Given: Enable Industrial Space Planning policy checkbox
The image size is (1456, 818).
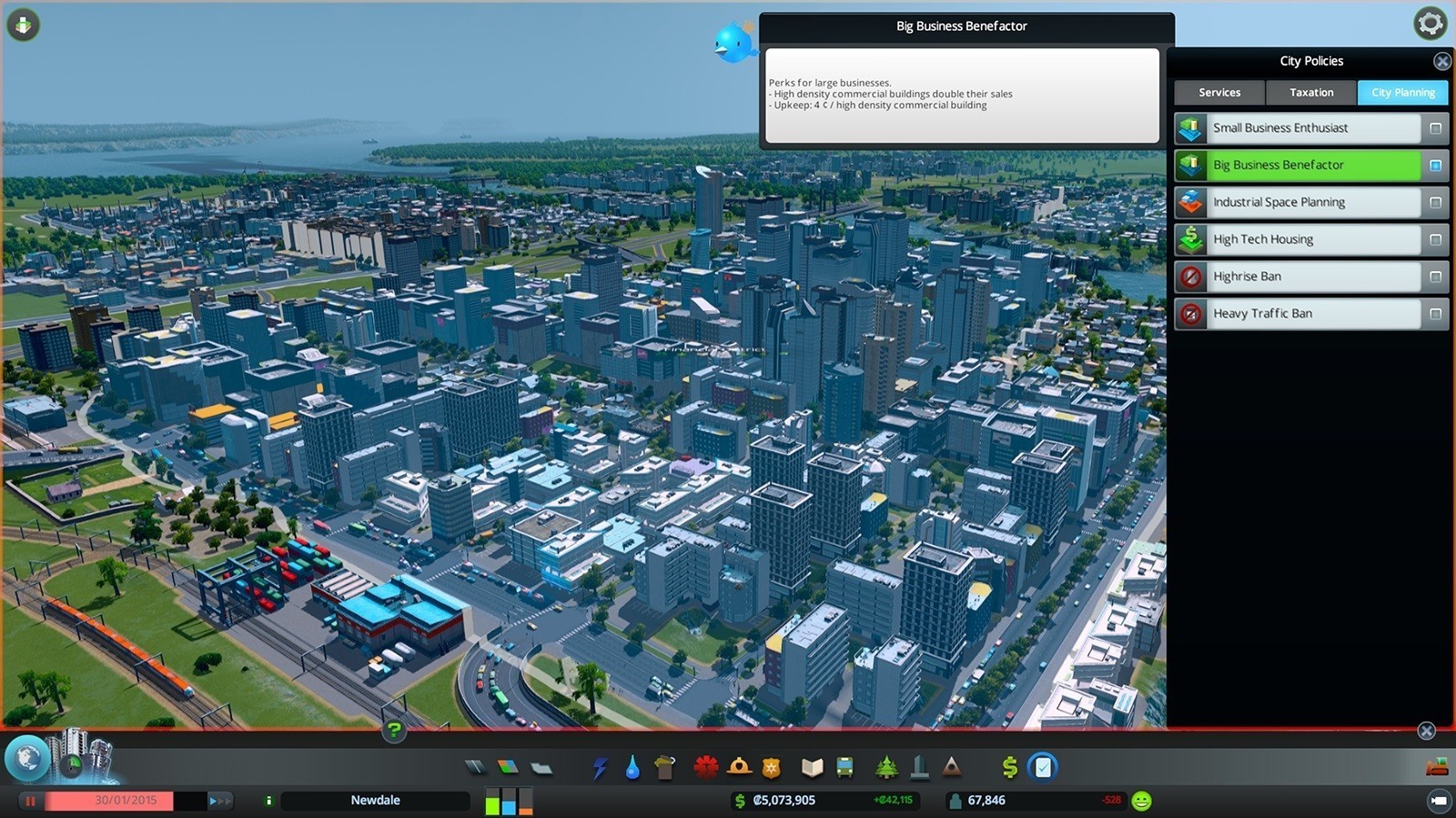Looking at the screenshot, I should [x=1435, y=203].
